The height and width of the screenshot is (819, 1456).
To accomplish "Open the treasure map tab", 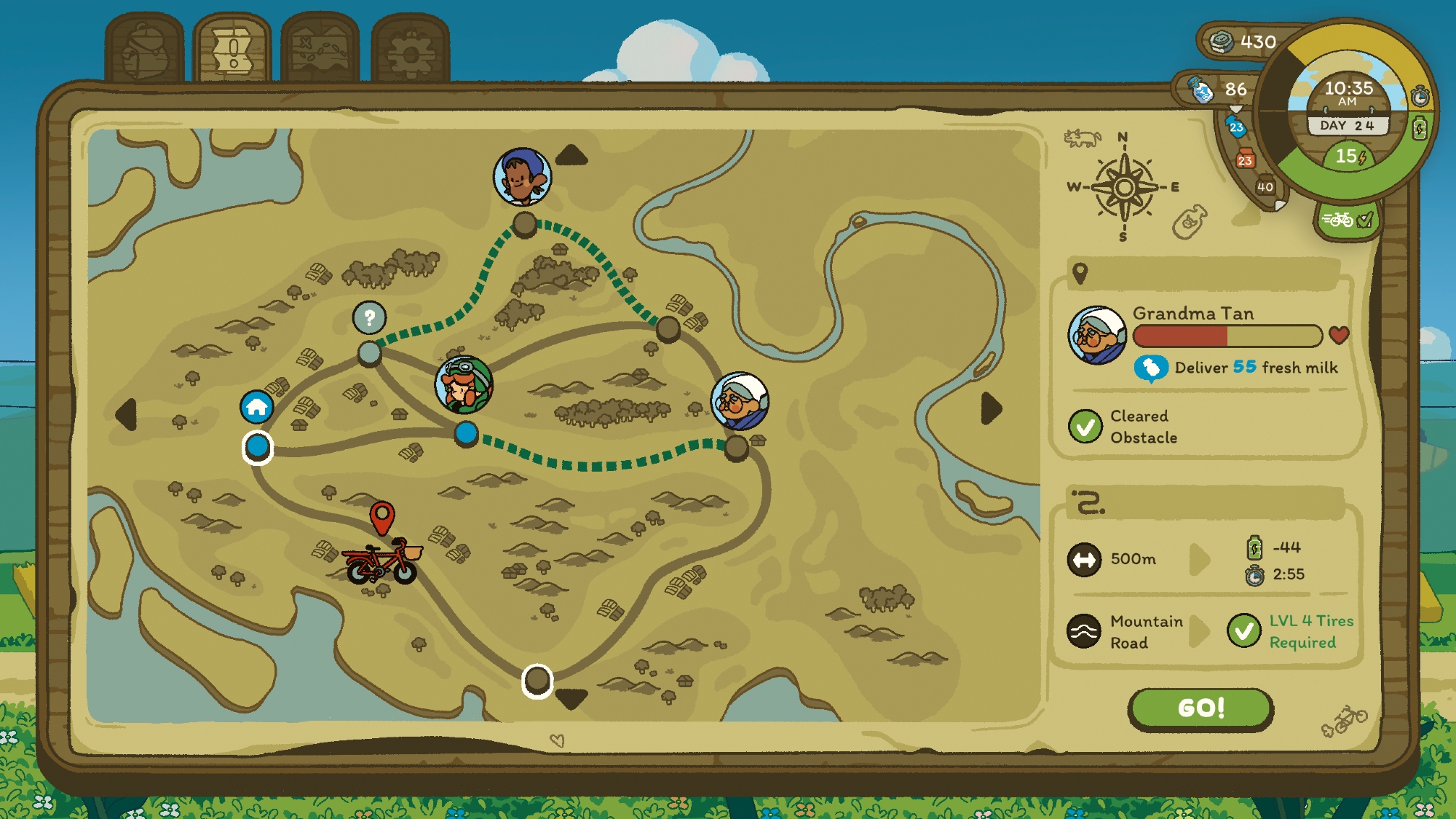I will 320,51.
